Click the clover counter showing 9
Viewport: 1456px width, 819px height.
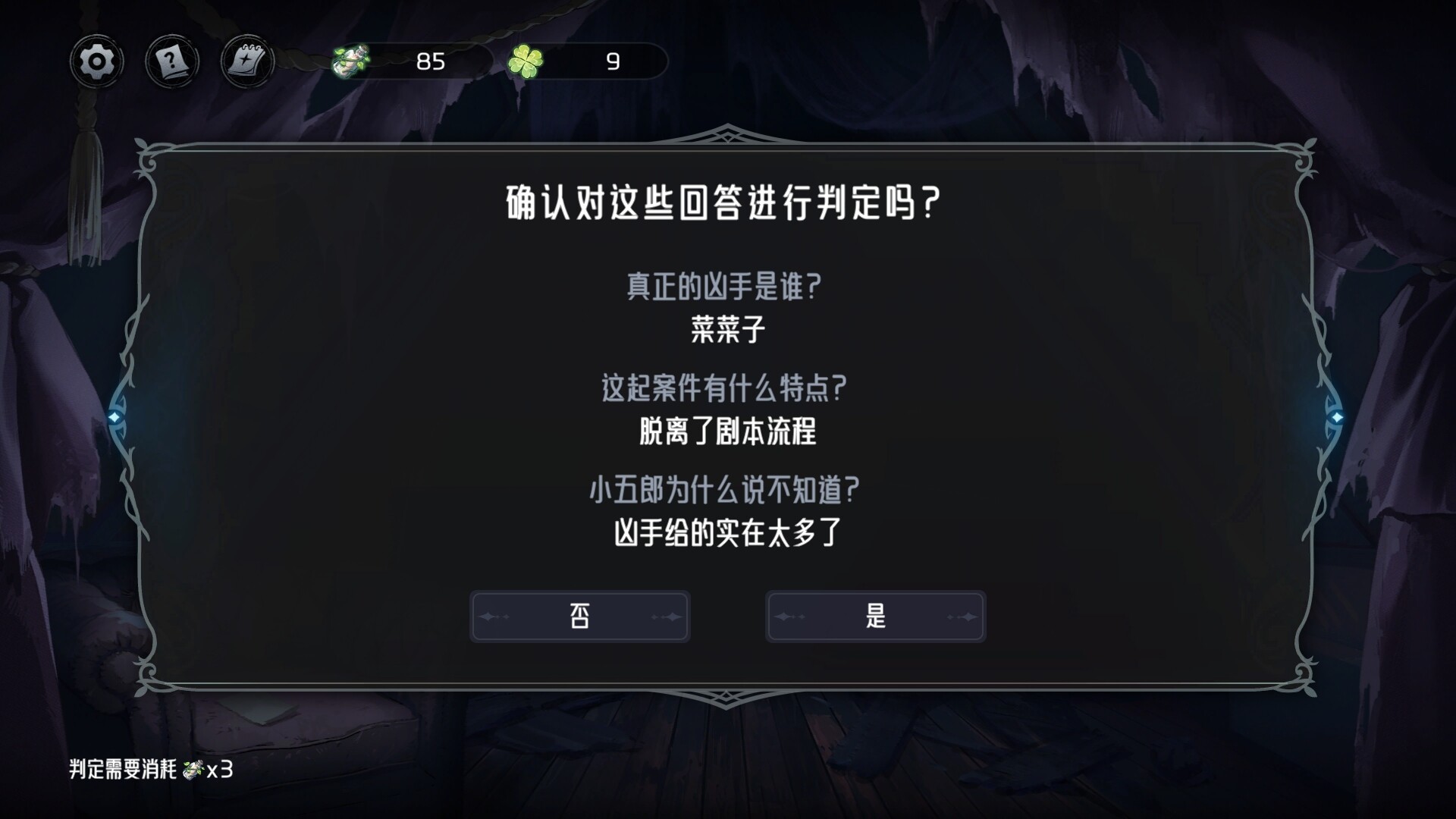pos(613,62)
